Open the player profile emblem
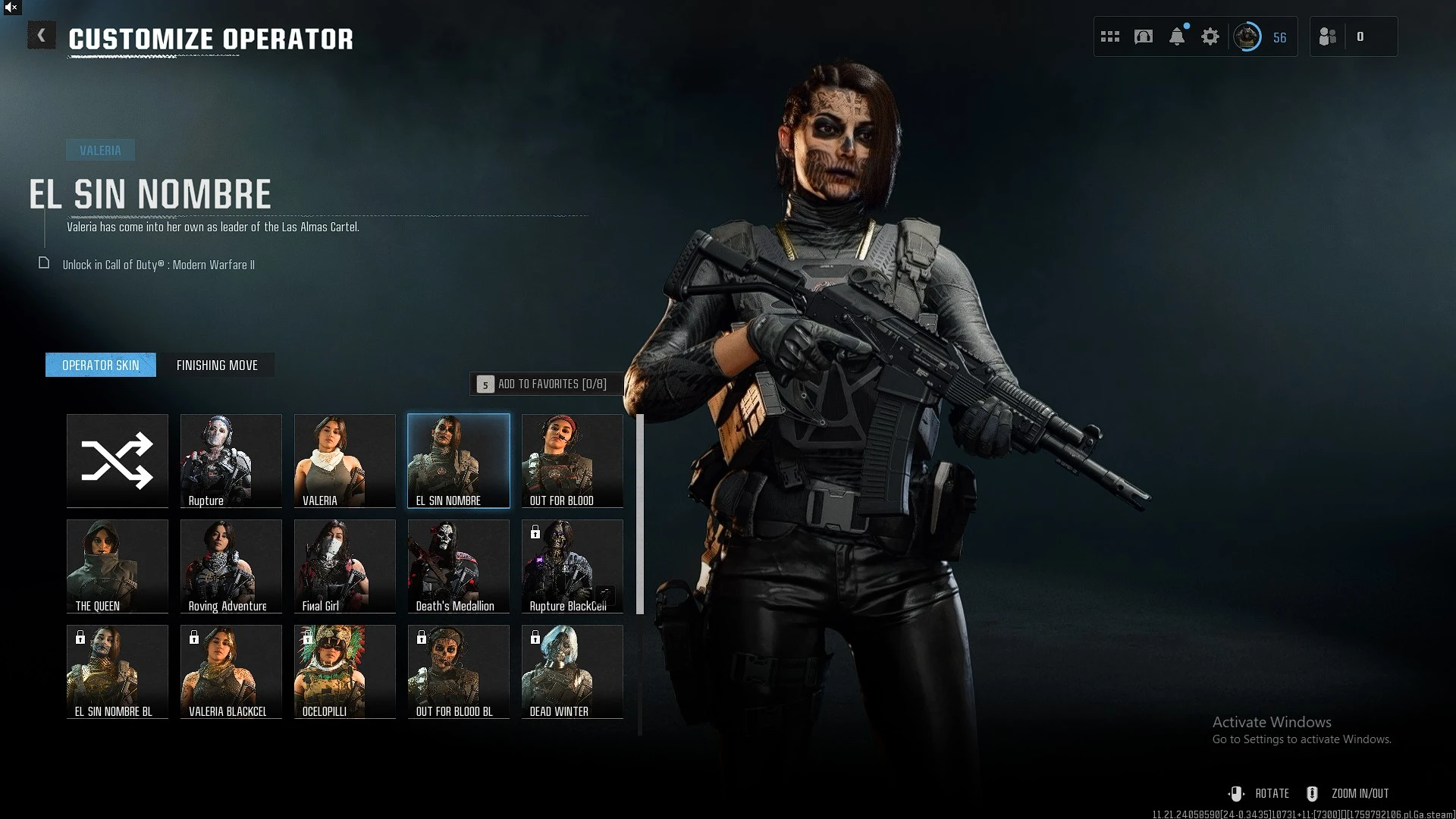Viewport: 1456px width, 819px height. pos(1247,36)
